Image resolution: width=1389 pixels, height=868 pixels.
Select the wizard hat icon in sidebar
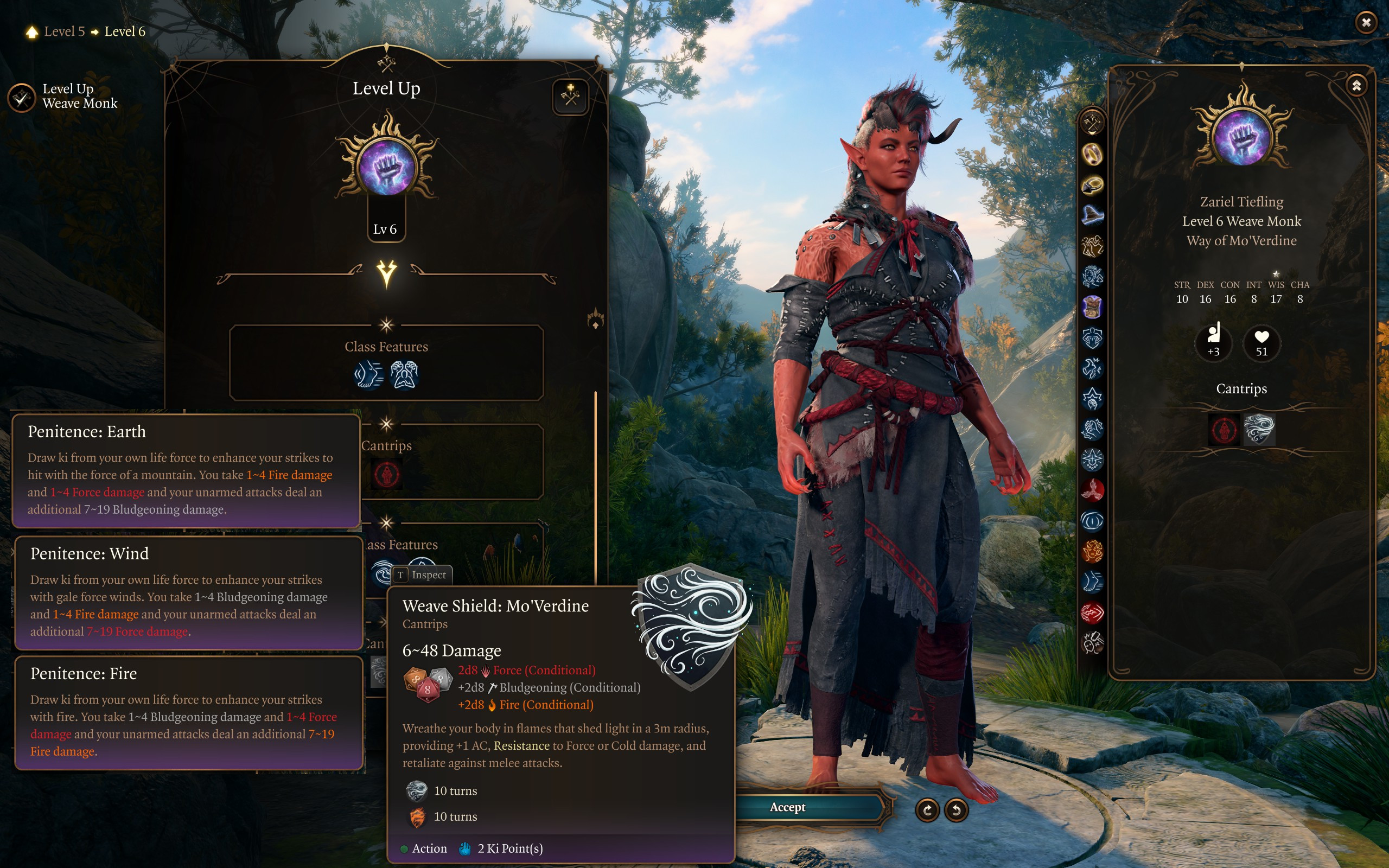(x=1092, y=215)
